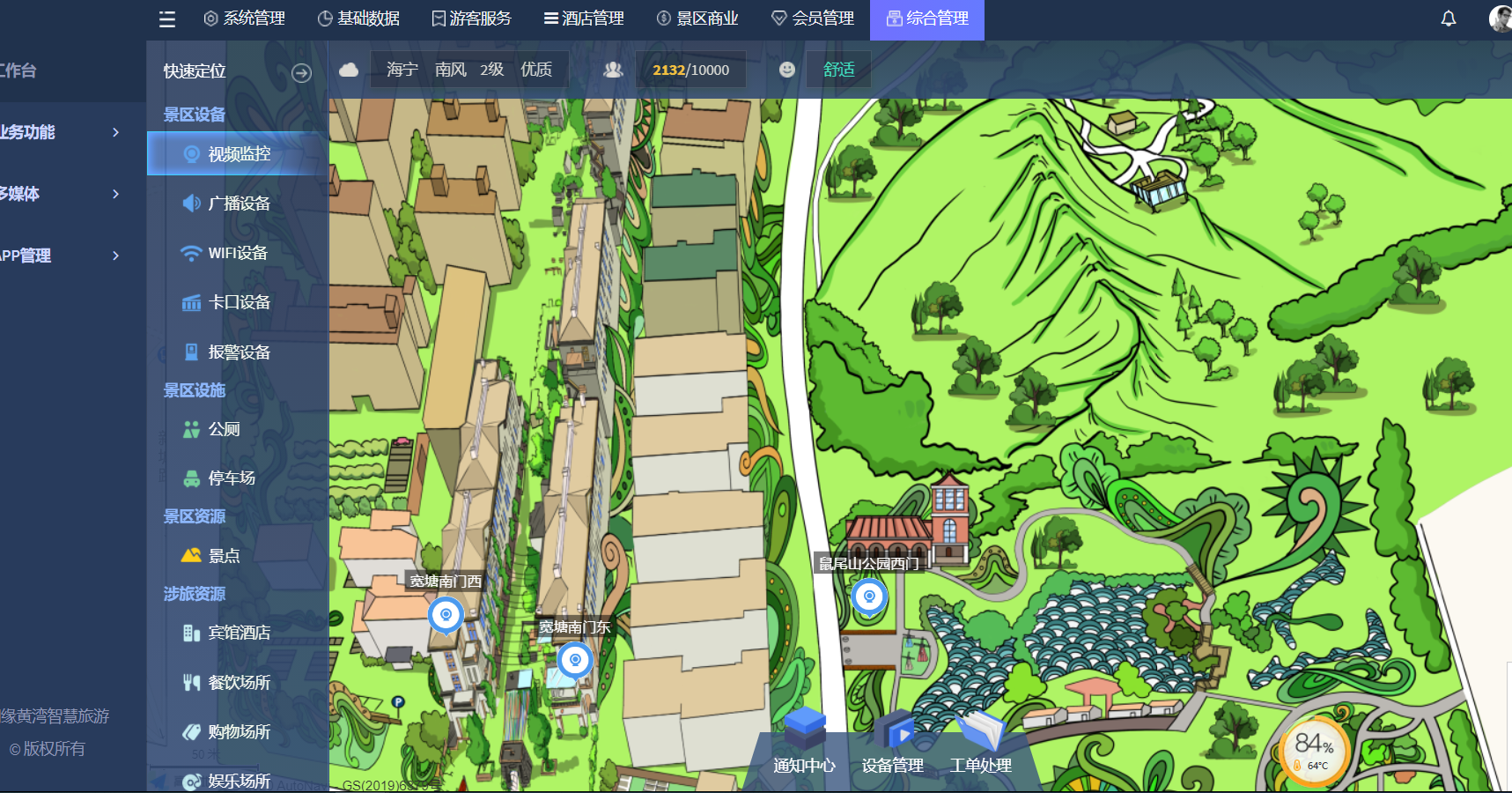1512x793 pixels.
Task: Select the 宽塘南门东 camera marker
Action: point(575,660)
